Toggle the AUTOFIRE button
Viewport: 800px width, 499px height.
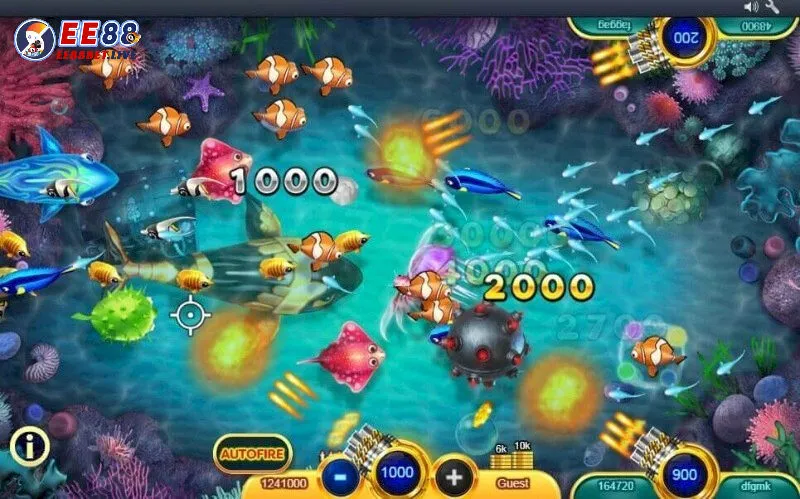[x=253, y=453]
